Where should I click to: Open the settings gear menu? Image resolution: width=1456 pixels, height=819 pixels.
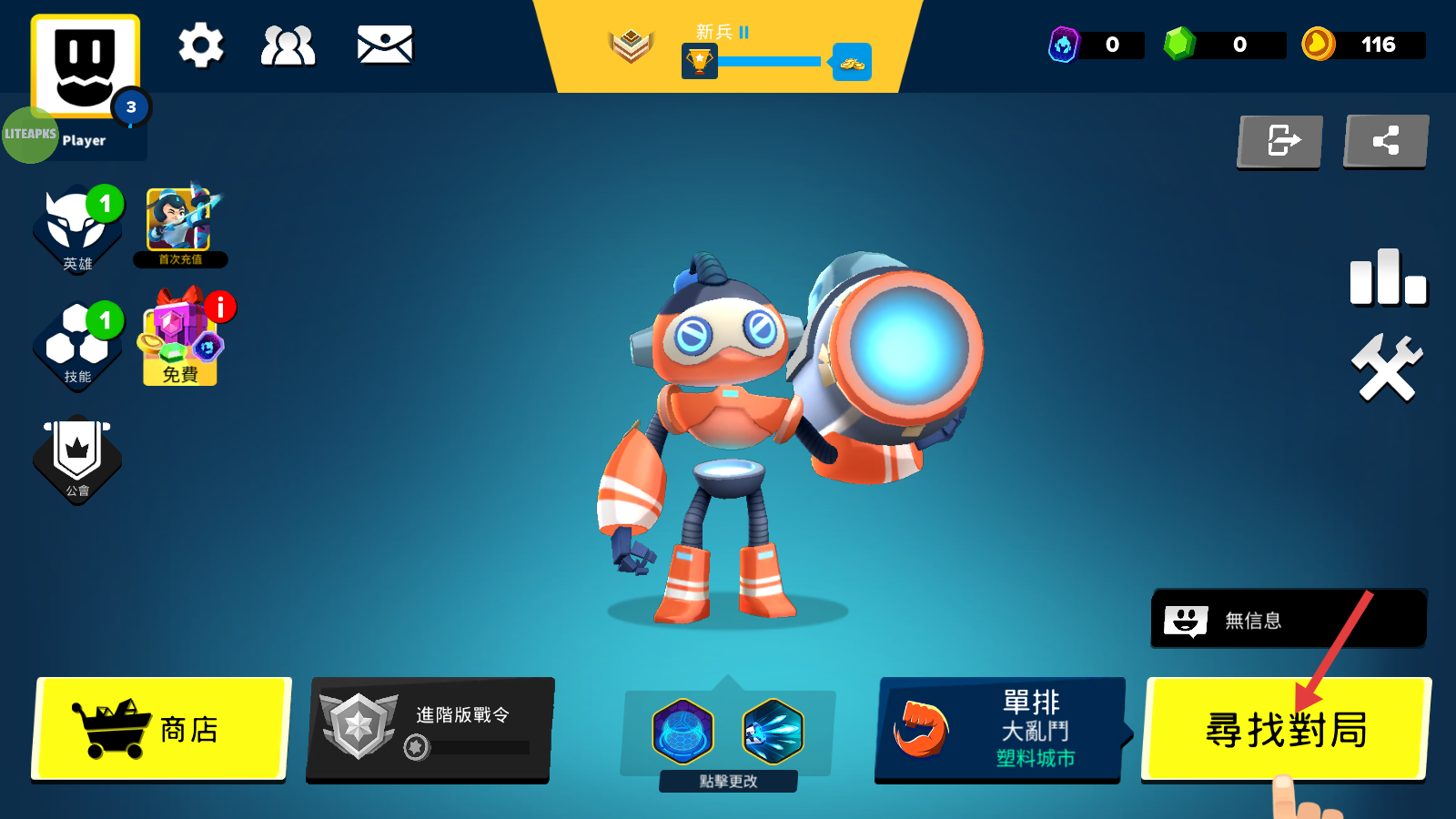pos(200,45)
